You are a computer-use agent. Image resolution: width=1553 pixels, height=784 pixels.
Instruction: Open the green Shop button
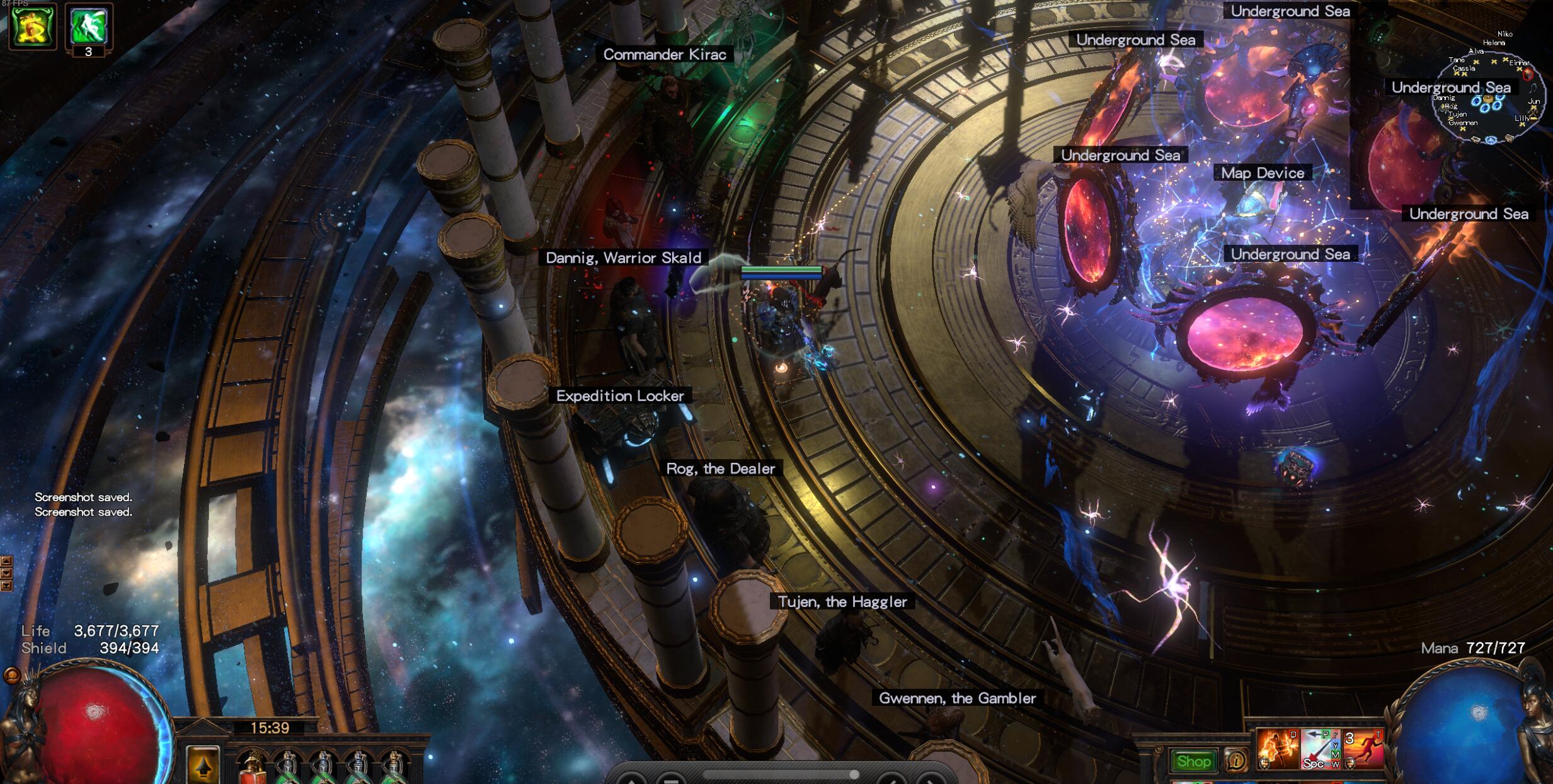tap(1193, 761)
